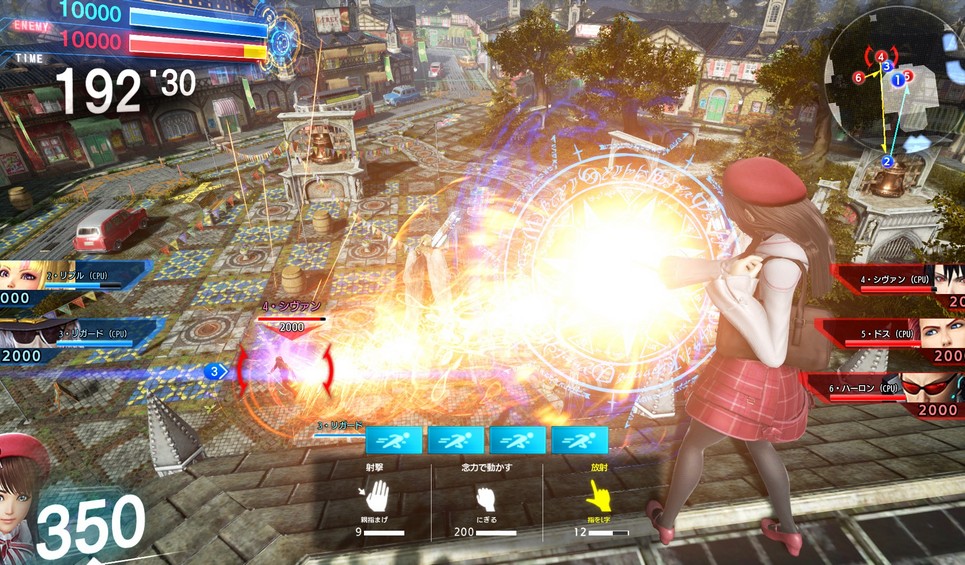Choose the highlighted 放射 pointing-hand ability

(x=598, y=494)
